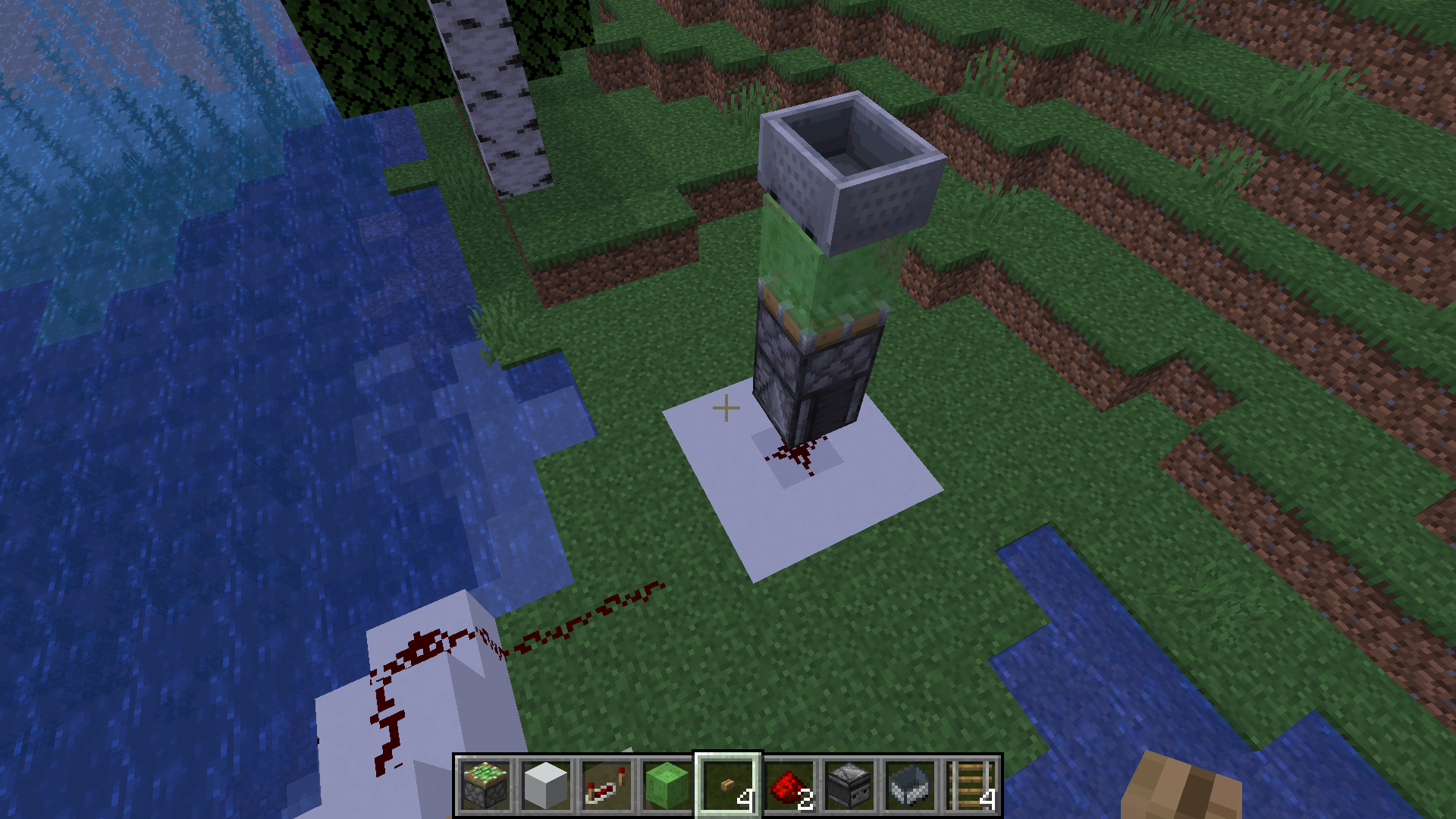This screenshot has height=819, width=1456.
Task: Select the rails hotbar slot
Action: (971, 786)
